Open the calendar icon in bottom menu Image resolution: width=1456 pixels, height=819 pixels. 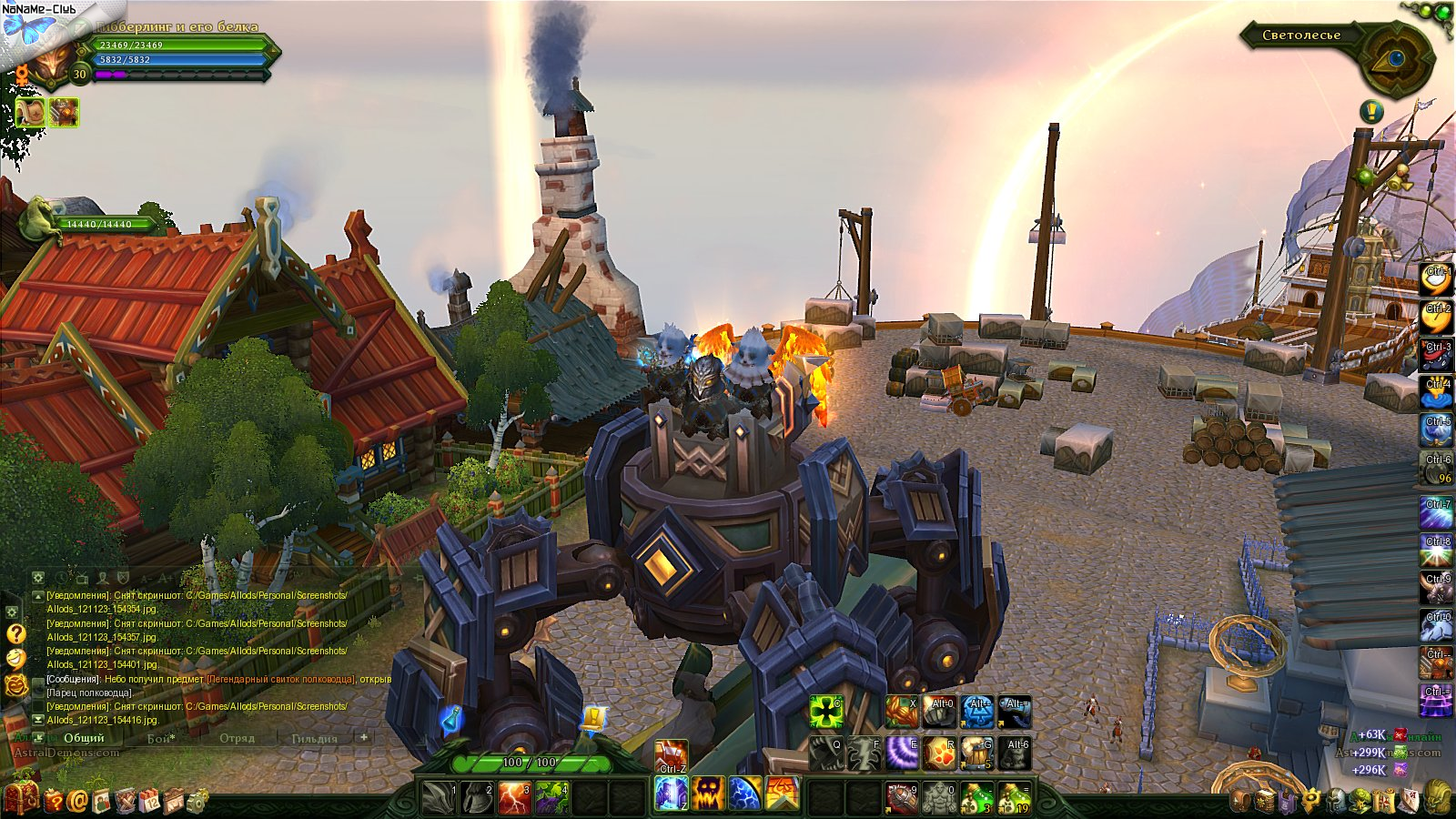pyautogui.click(x=148, y=802)
